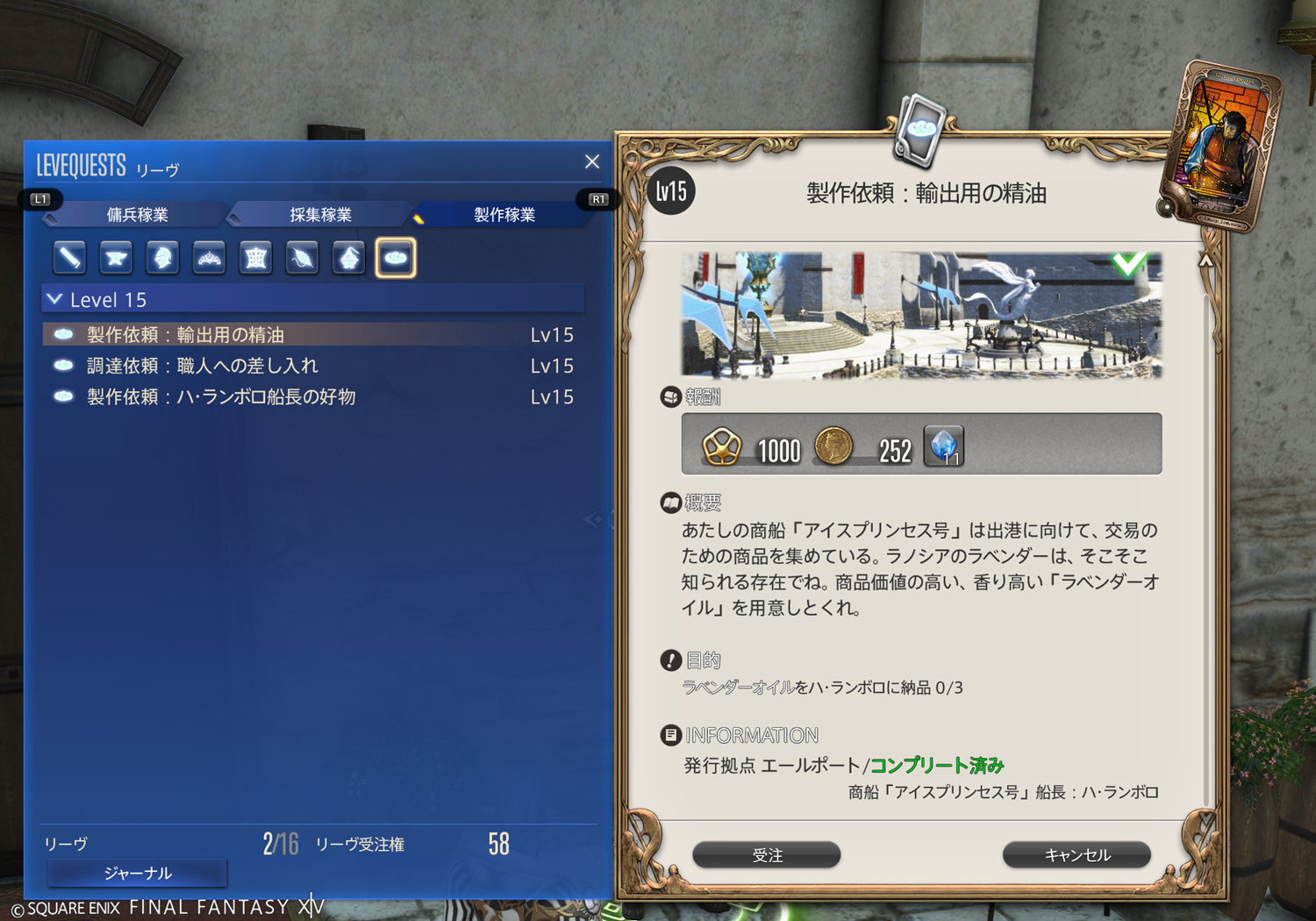Select the Goldsmith tiara icon
Image resolution: width=1316 pixels, height=921 pixels.
209,258
